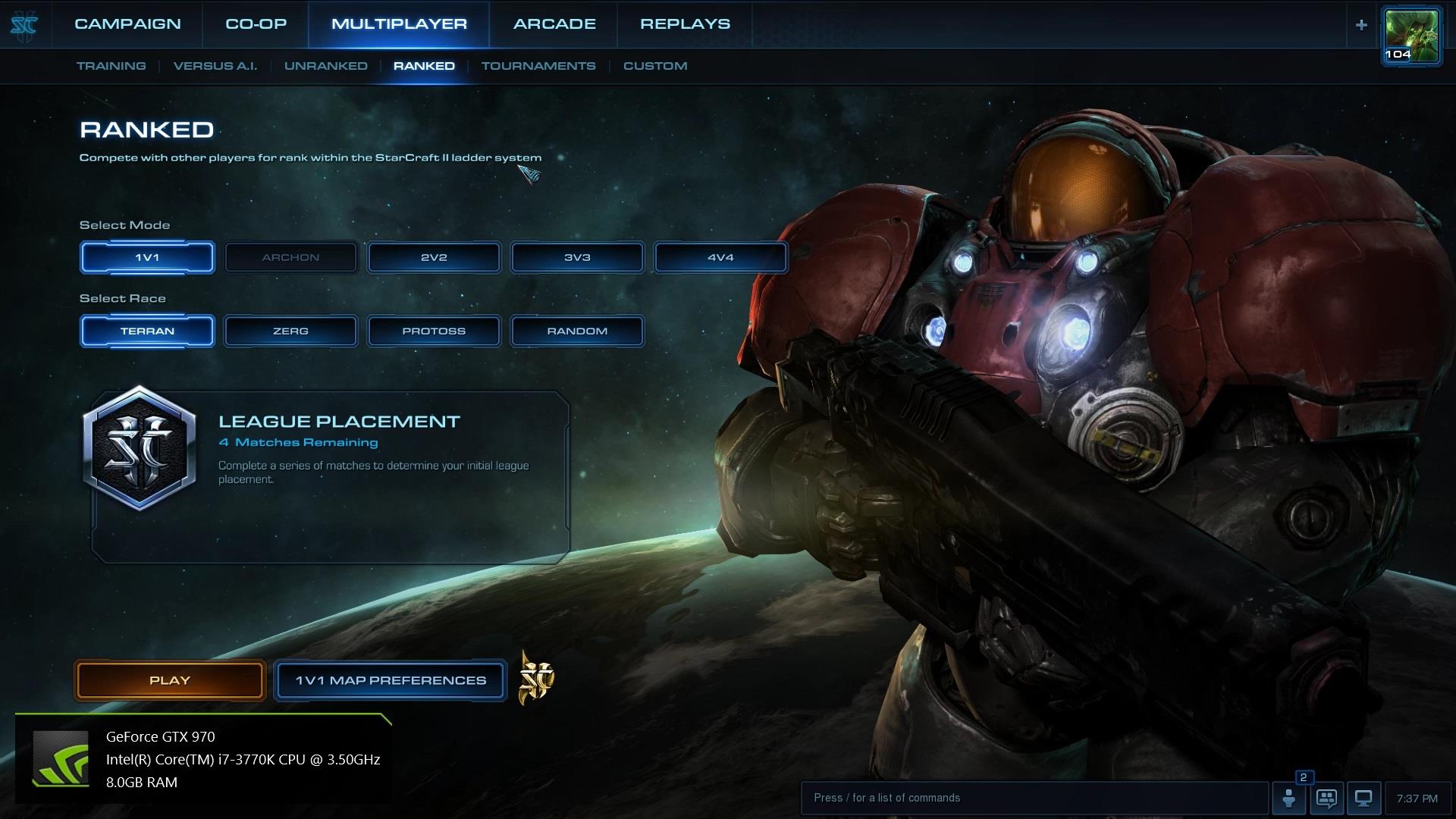Select Zerg as your race

(290, 331)
